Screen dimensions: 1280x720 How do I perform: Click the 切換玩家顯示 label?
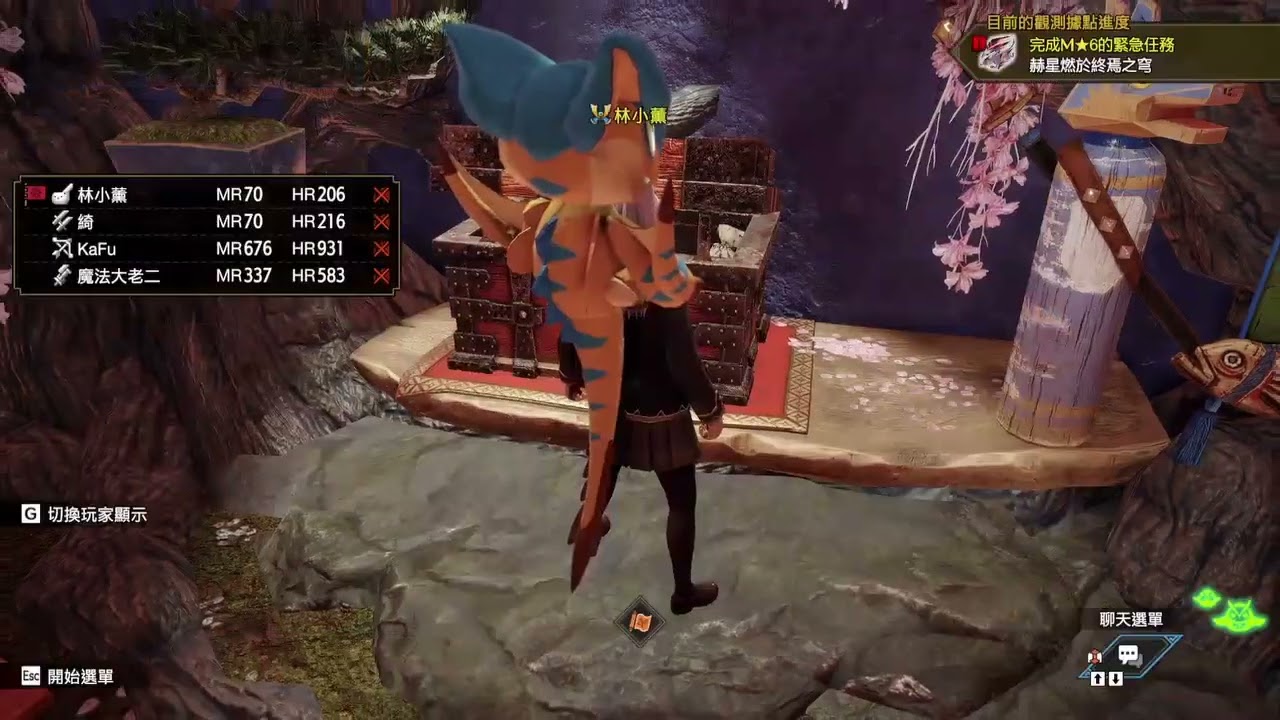(x=96, y=514)
